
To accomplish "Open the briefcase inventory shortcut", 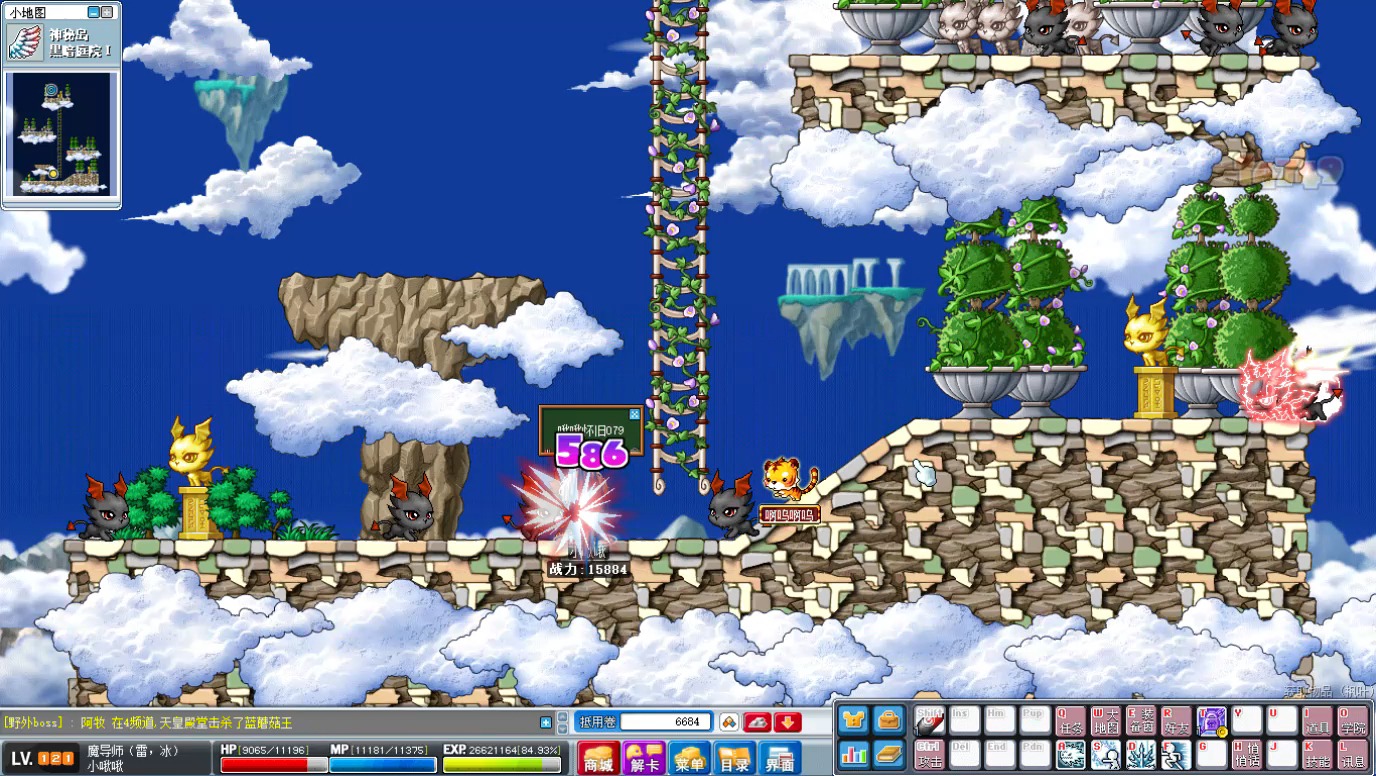I will (888, 720).
